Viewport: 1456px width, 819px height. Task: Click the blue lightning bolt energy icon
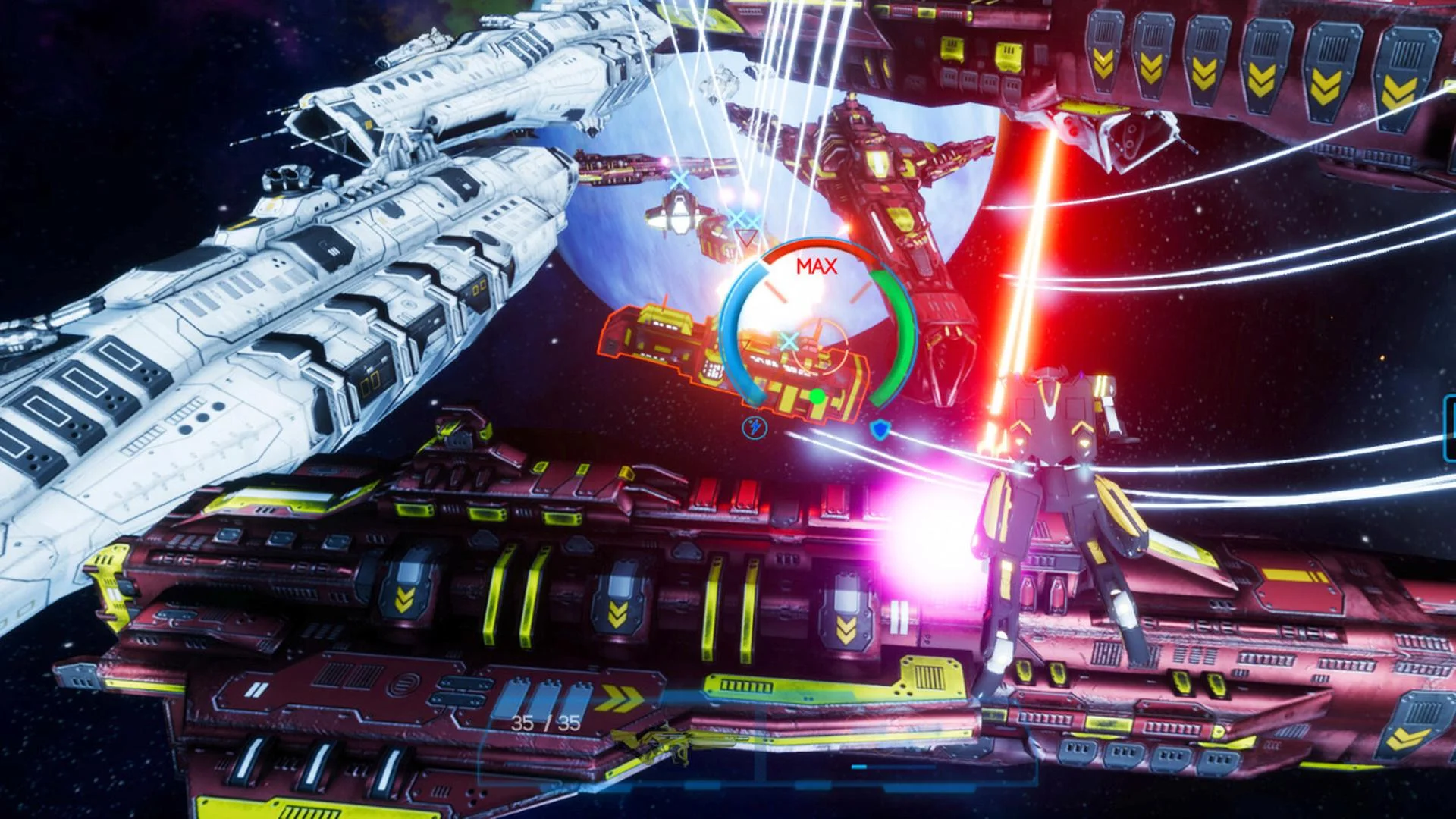(756, 427)
